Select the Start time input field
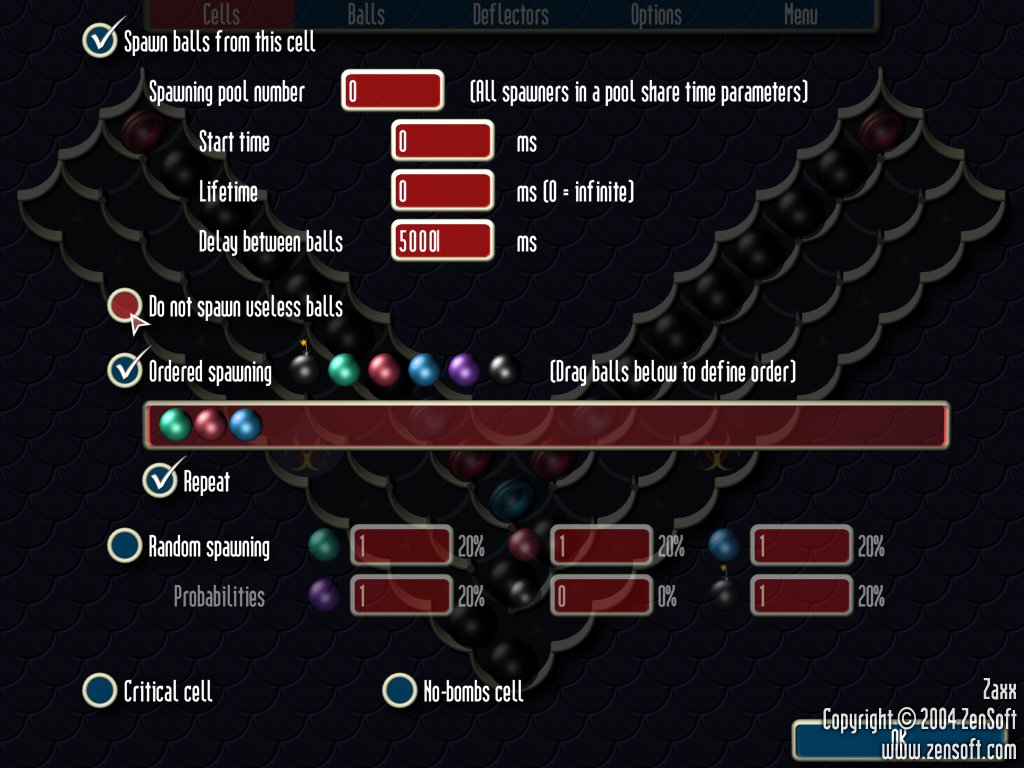 442,142
